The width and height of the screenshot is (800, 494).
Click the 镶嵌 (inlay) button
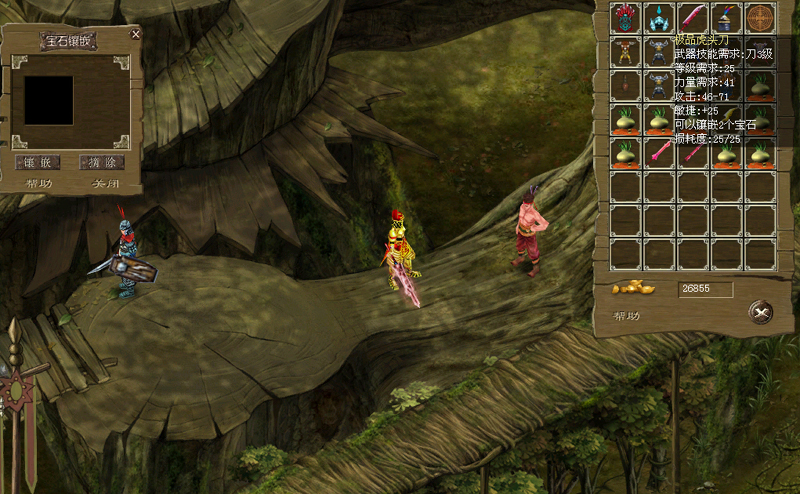click(38, 162)
